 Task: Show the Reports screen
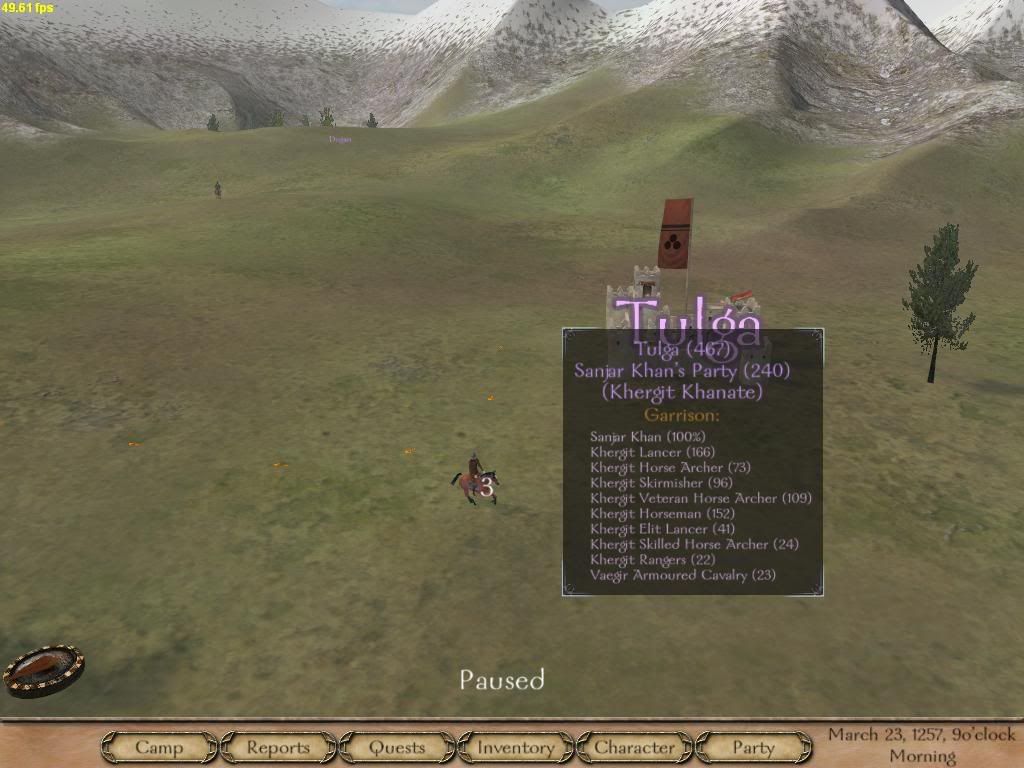coord(278,747)
